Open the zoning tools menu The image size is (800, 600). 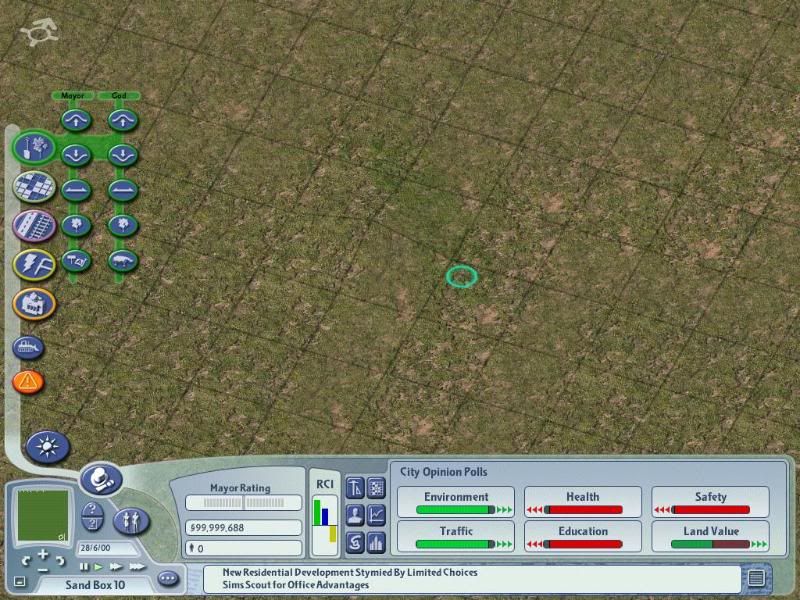pos(34,186)
